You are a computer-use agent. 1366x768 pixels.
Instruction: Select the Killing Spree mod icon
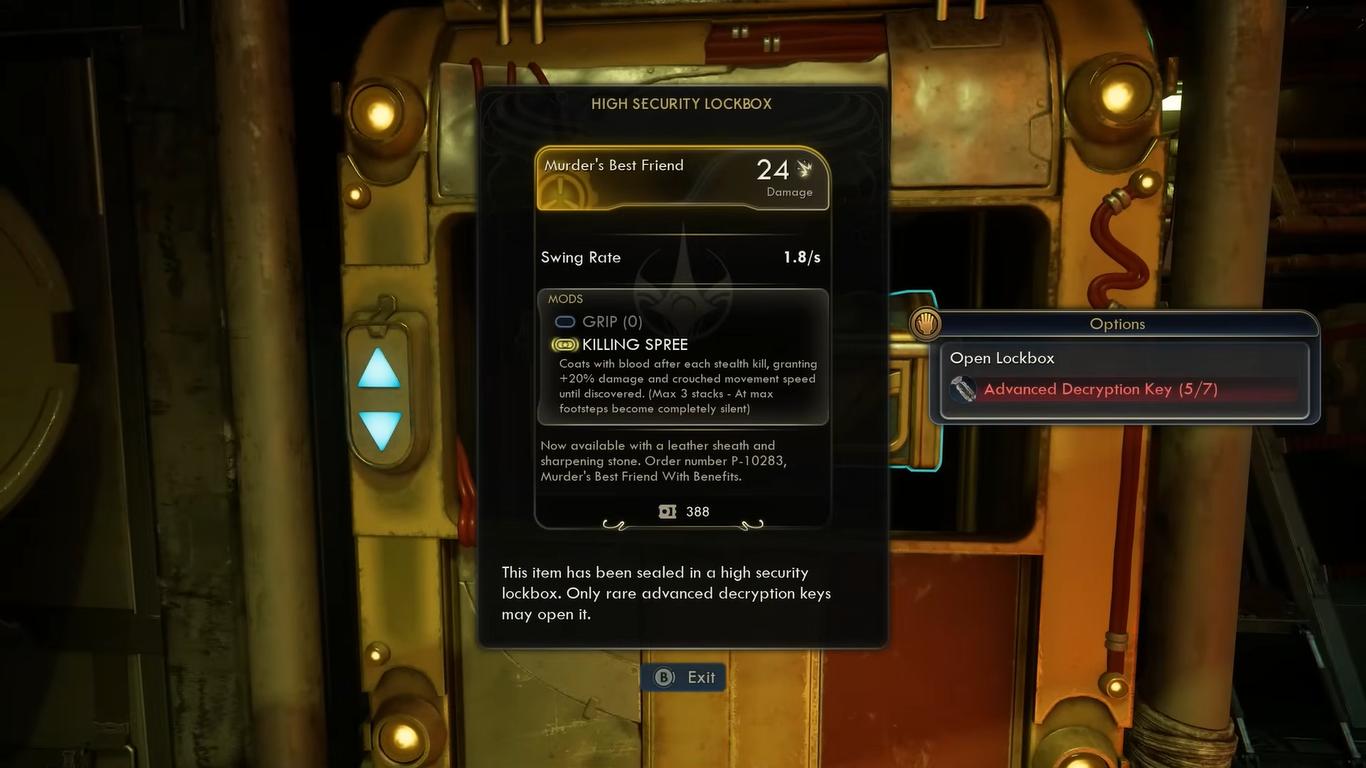point(565,344)
